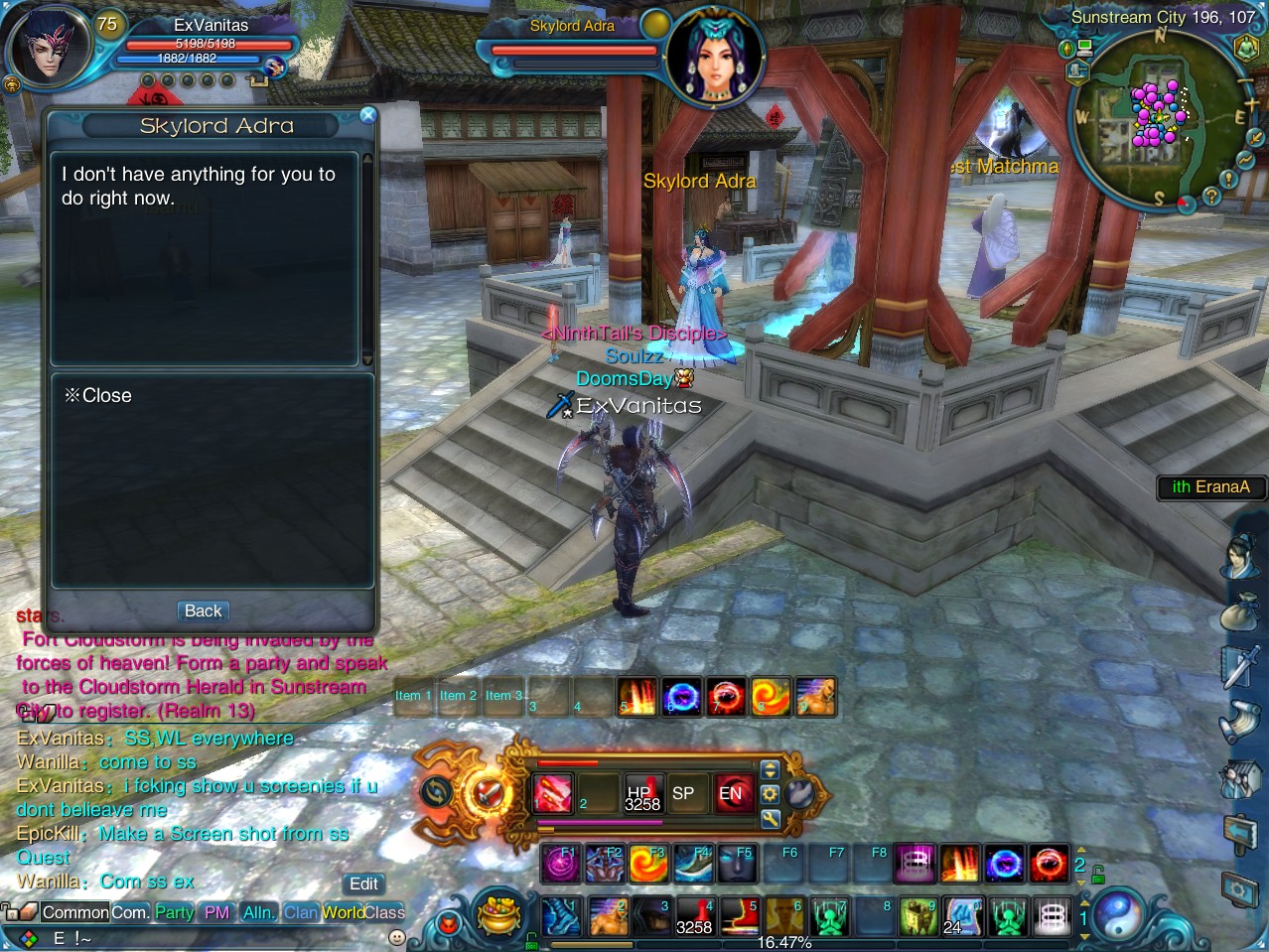The width and height of the screenshot is (1269, 952).
Task: Open the question mark help button
Action: click(1210, 197)
